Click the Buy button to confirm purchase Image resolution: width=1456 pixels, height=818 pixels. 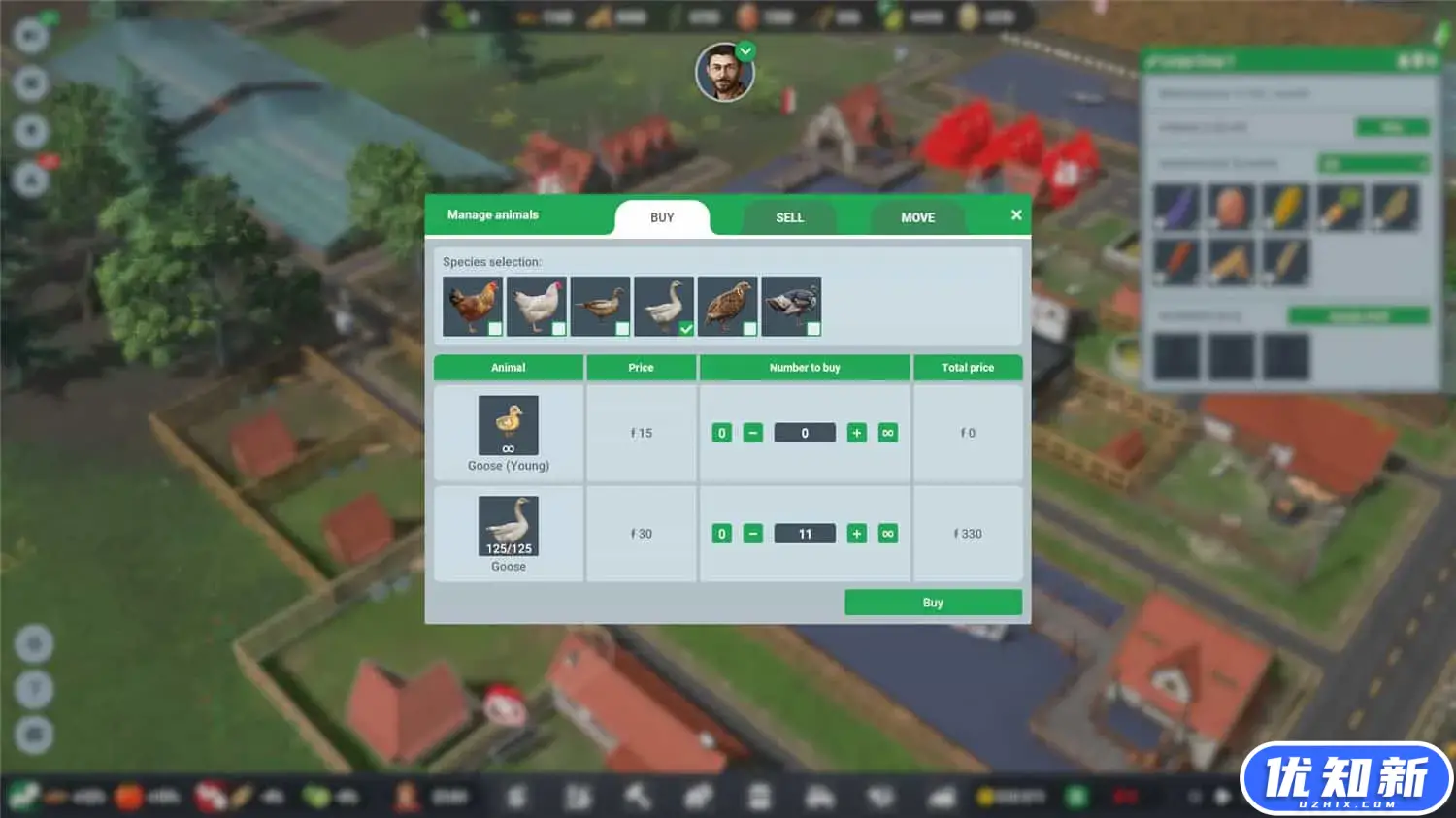932,602
